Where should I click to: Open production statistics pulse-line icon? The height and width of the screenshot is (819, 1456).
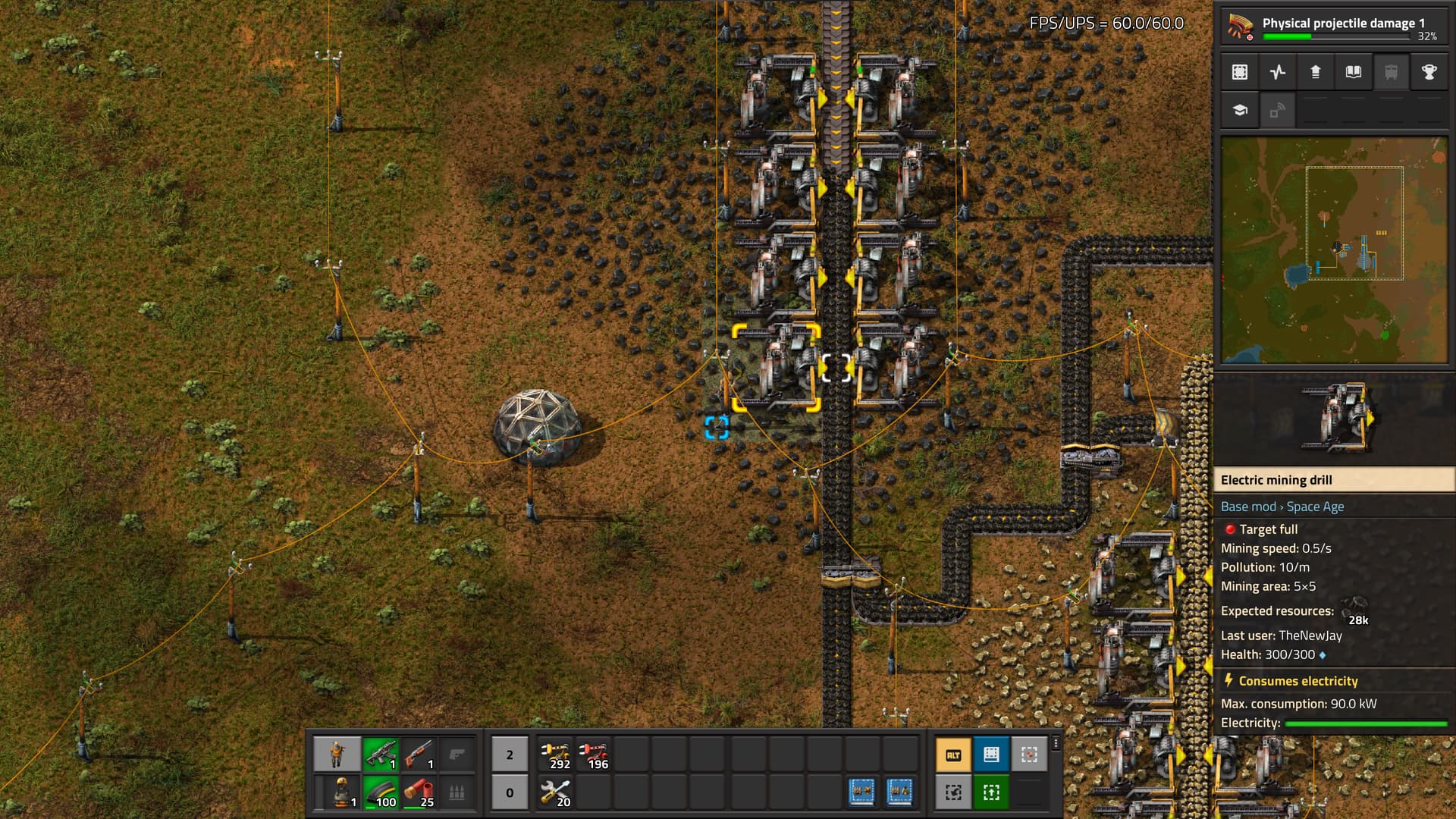(x=1278, y=72)
